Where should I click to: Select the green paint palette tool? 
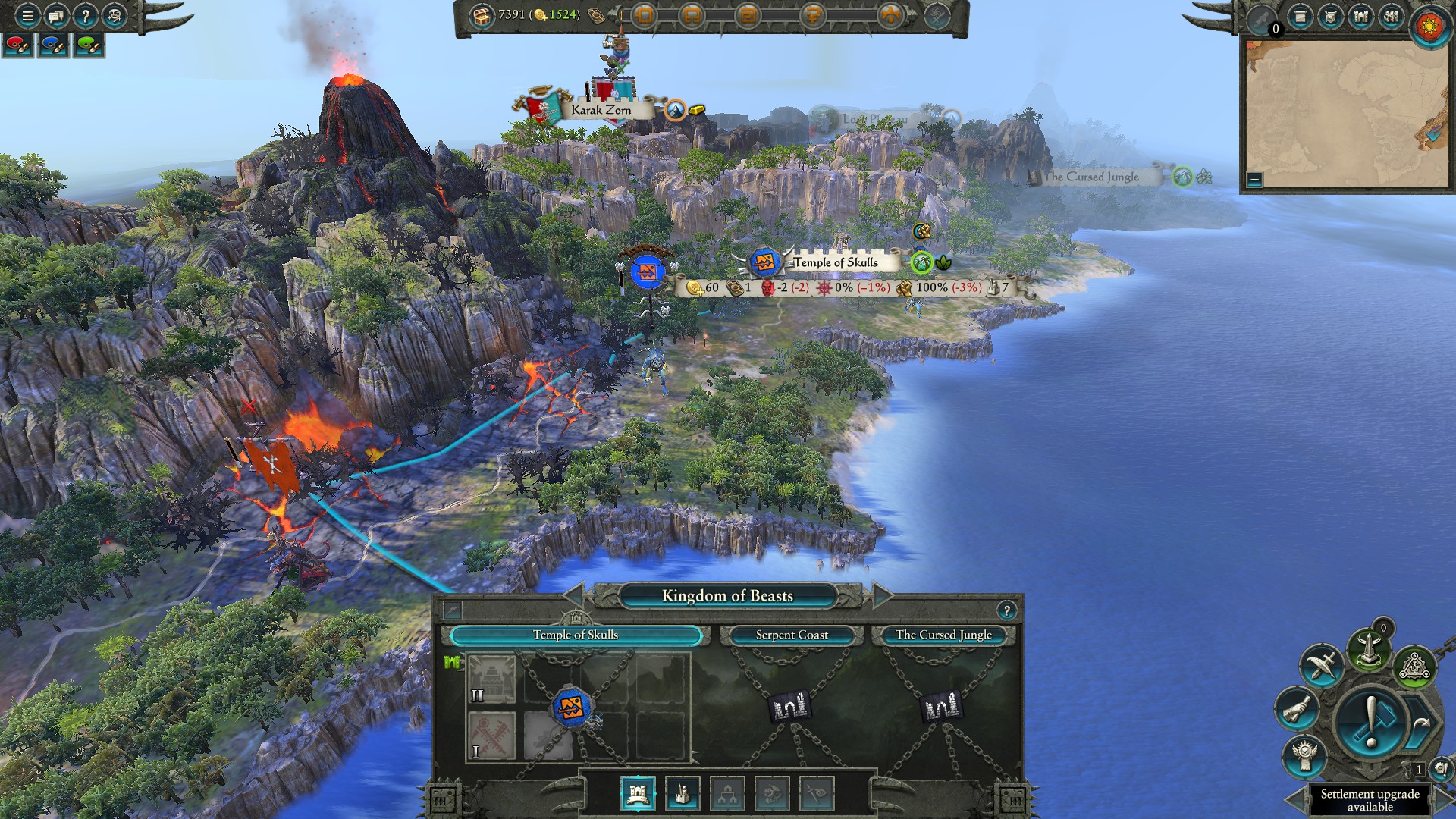tap(89, 45)
